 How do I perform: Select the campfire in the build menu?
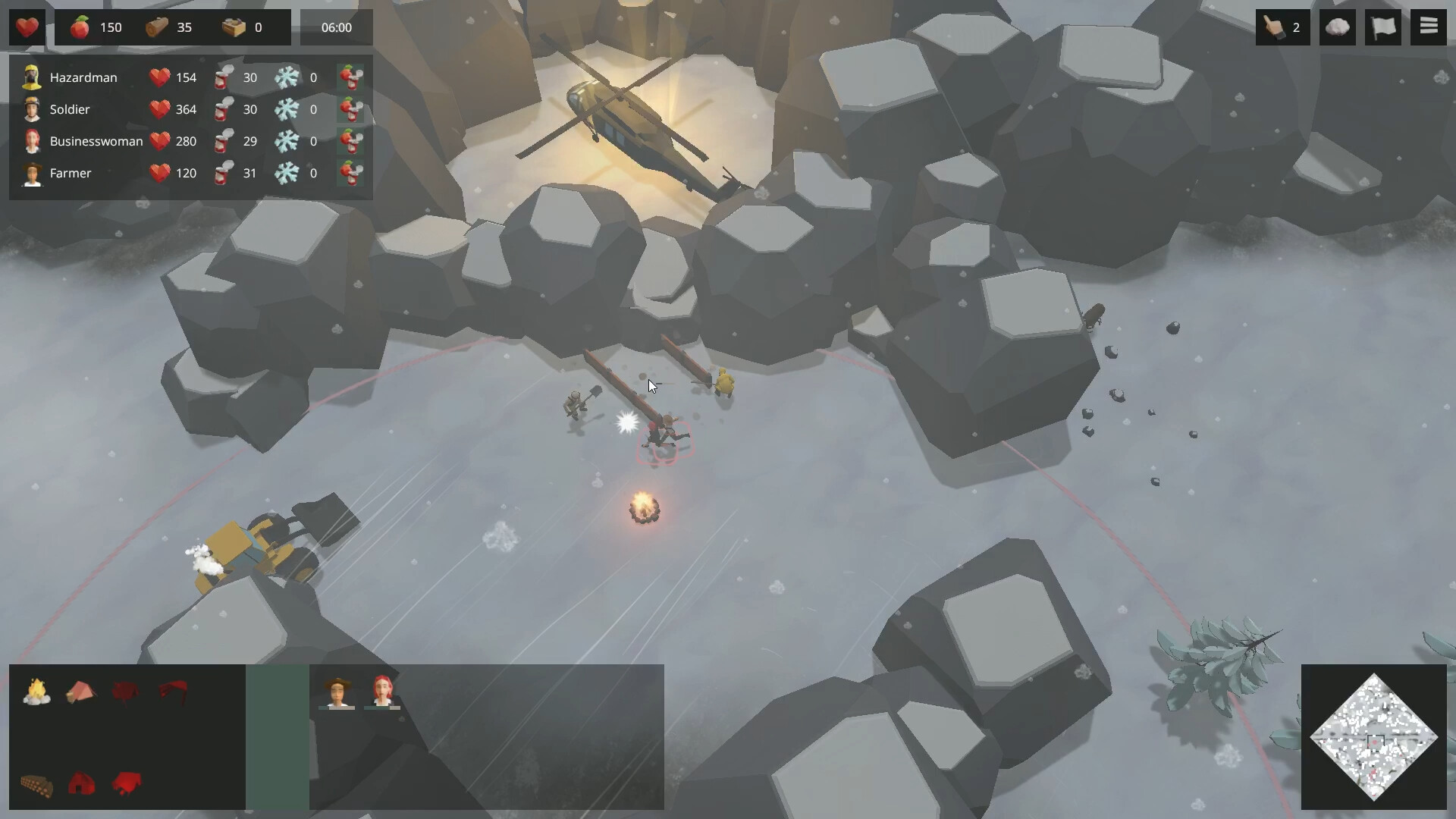(36, 692)
